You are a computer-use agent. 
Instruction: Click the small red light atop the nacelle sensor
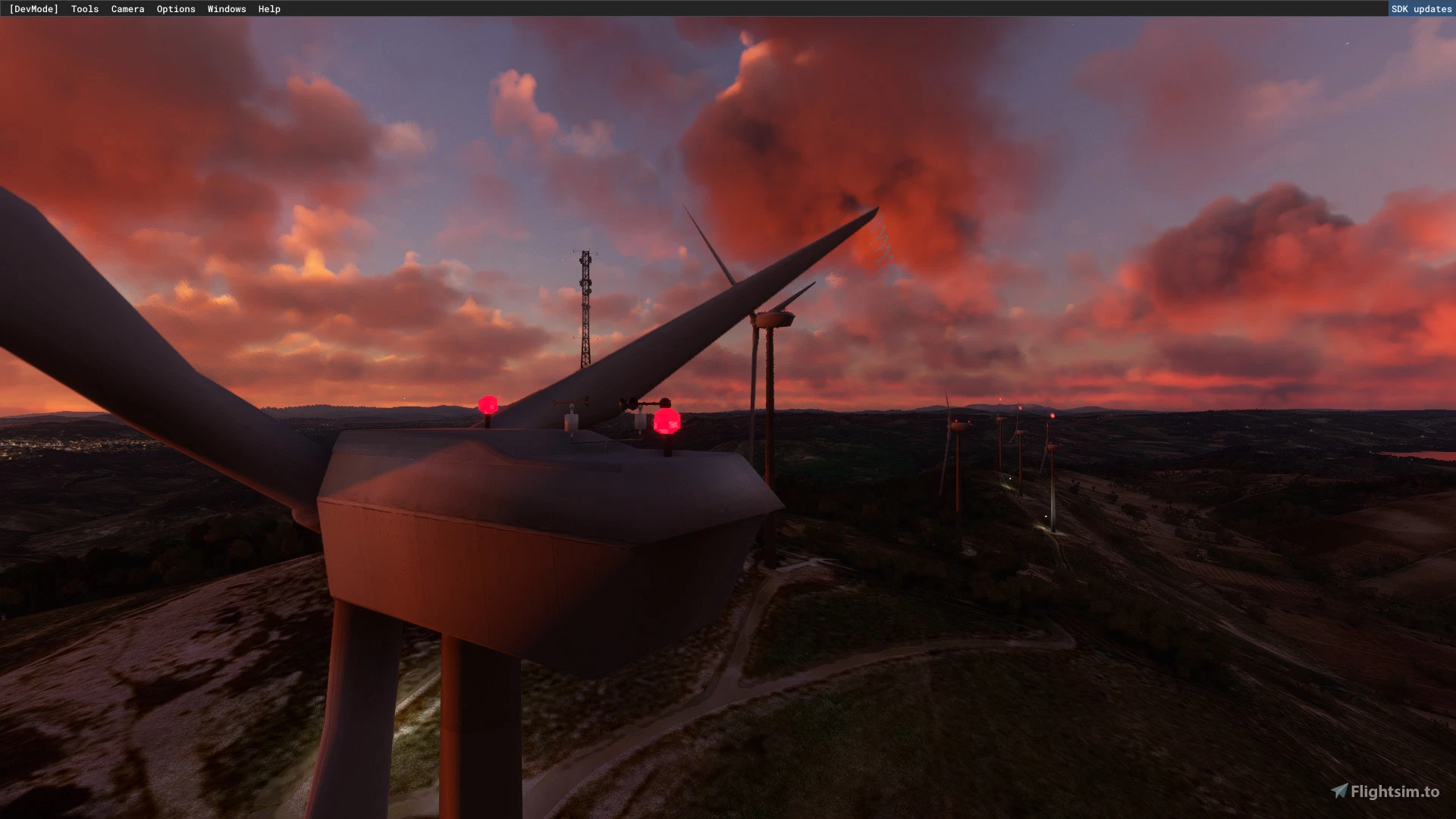[x=489, y=403]
